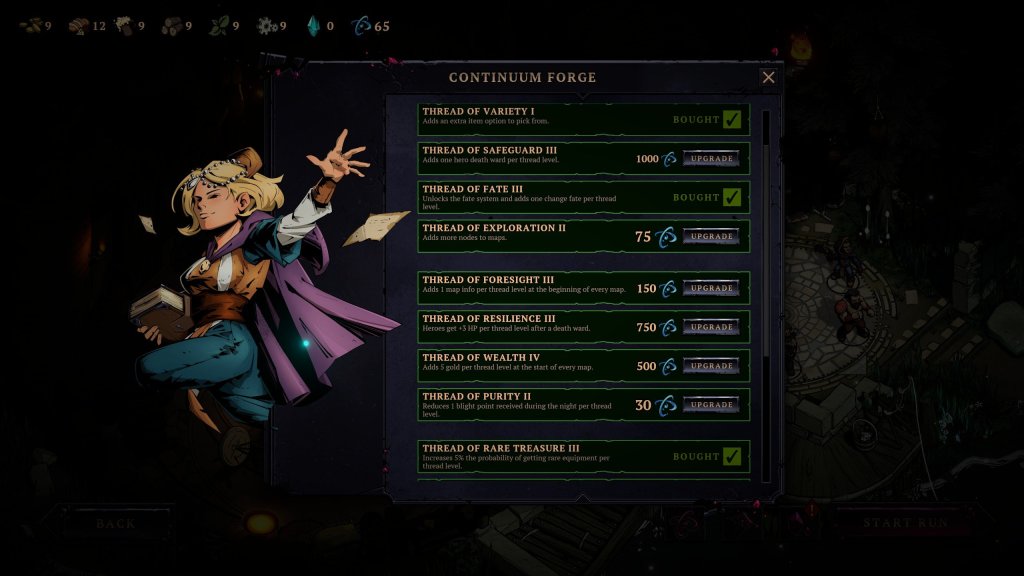1024x576 pixels.
Task: Upgrade Thread of Resilience III
Action: tap(711, 327)
